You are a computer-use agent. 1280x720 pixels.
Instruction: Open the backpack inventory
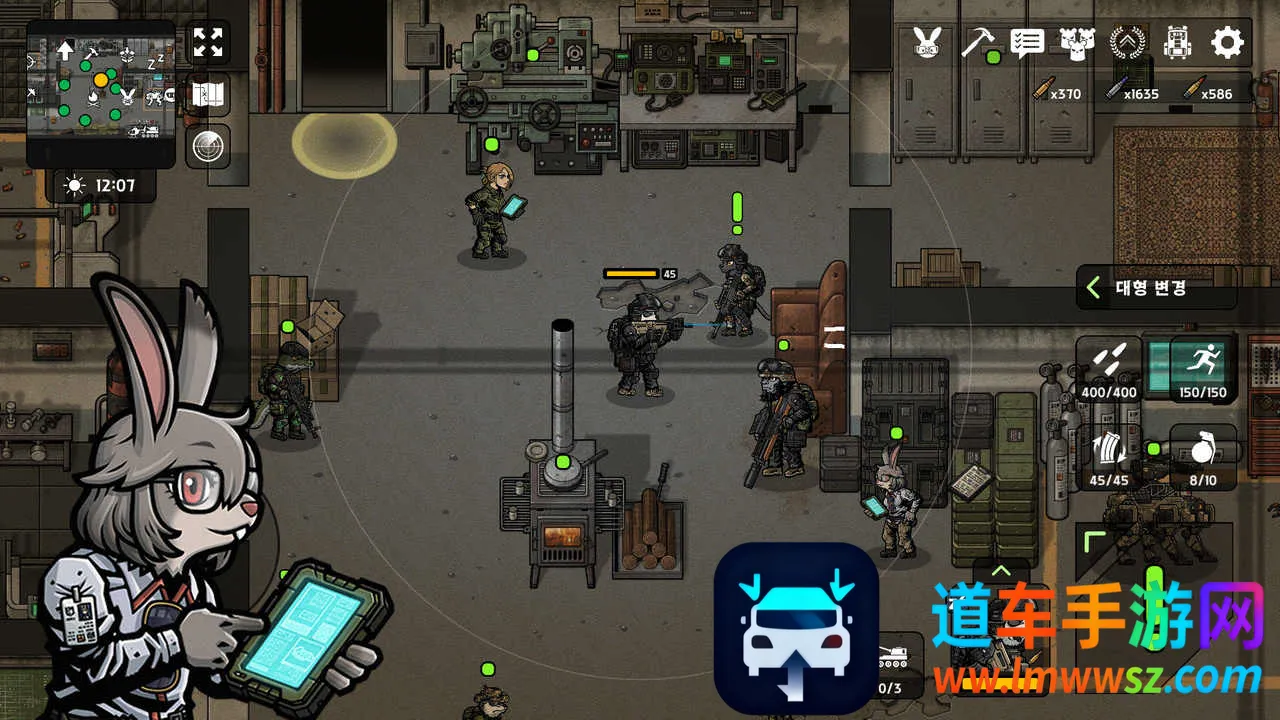click(1178, 42)
